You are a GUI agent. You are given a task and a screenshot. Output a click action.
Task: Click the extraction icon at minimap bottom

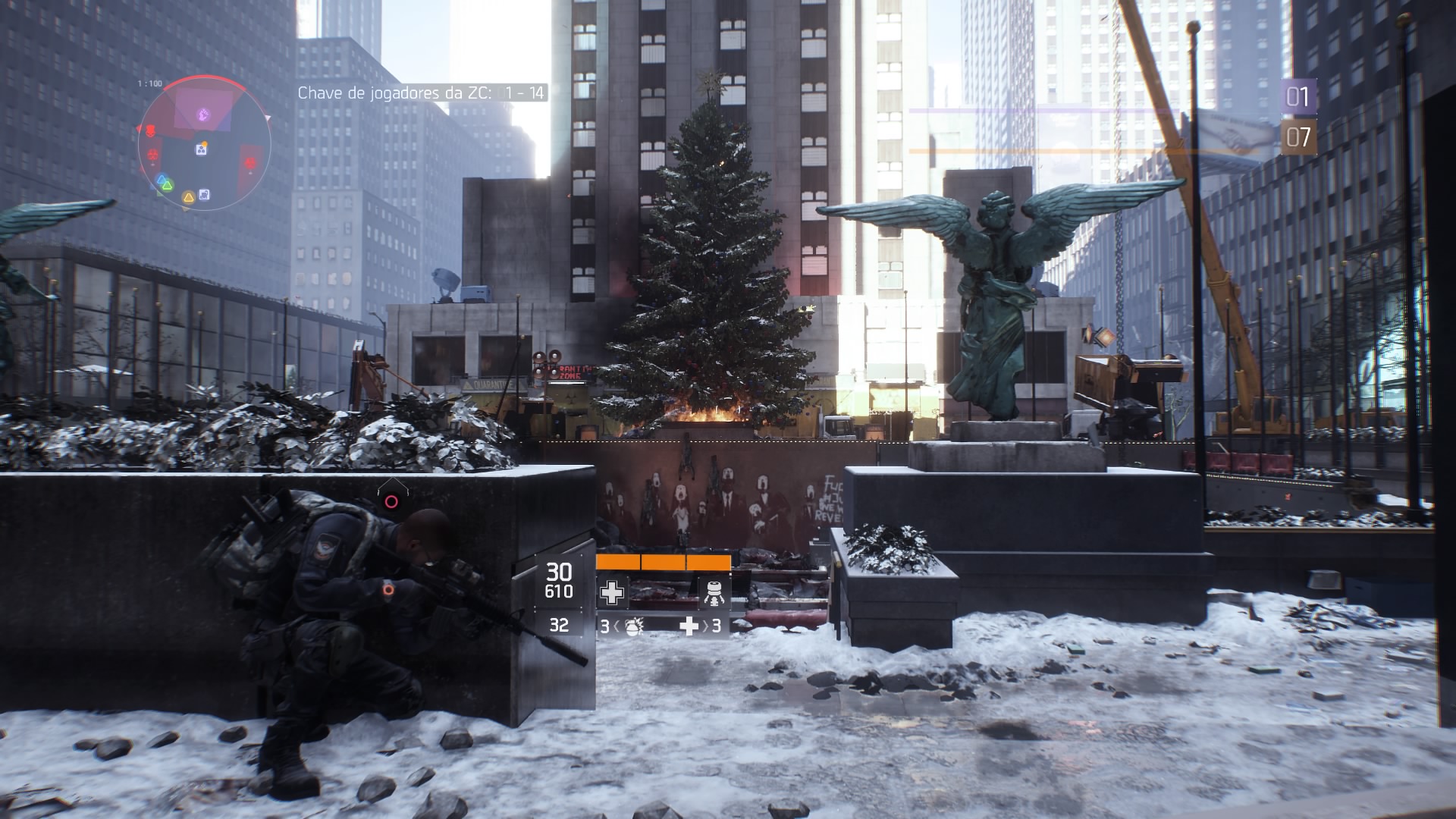tap(204, 194)
